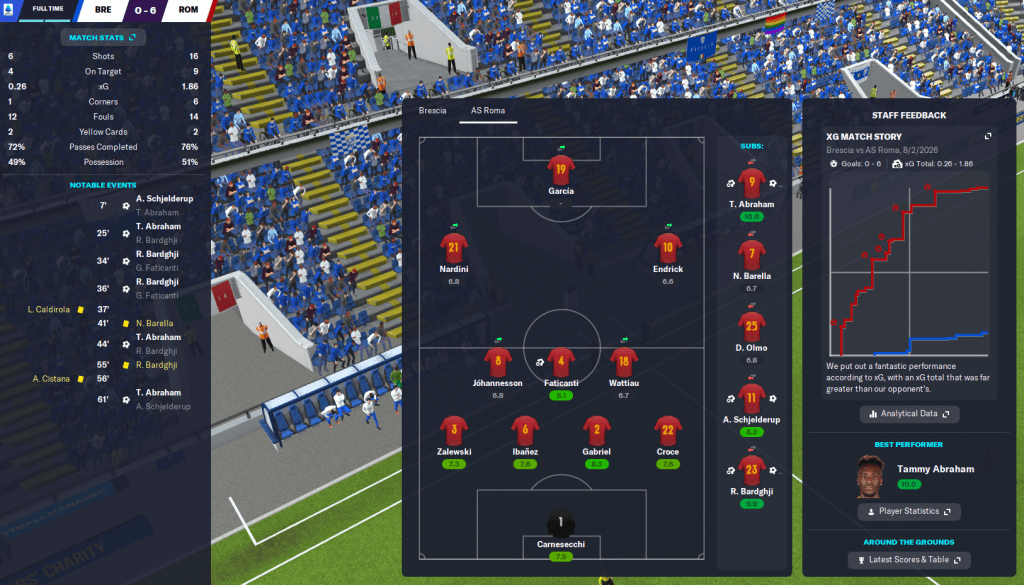Image resolution: width=1024 pixels, height=585 pixels.
Task: Click striker García's shirt number 19
Action: coord(561,170)
